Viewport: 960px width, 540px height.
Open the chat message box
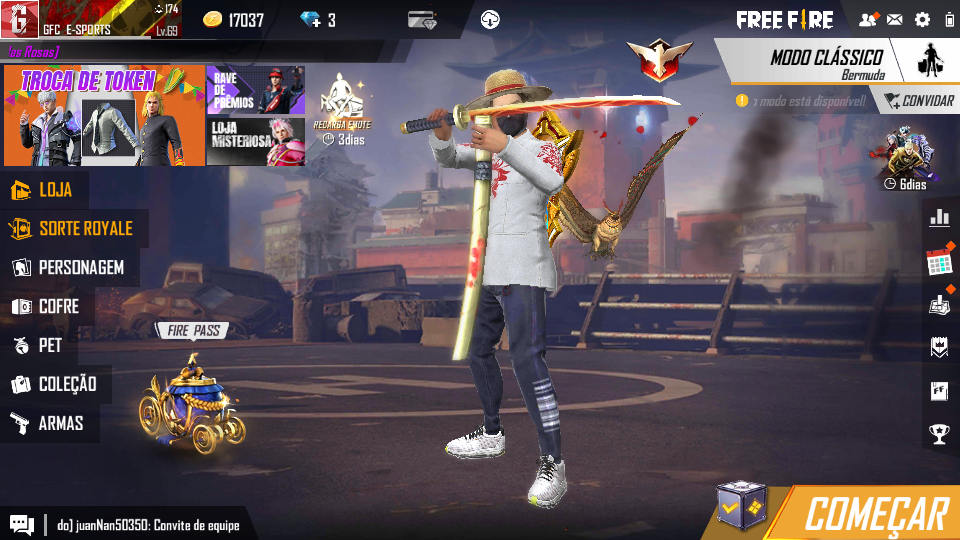[x=21, y=524]
